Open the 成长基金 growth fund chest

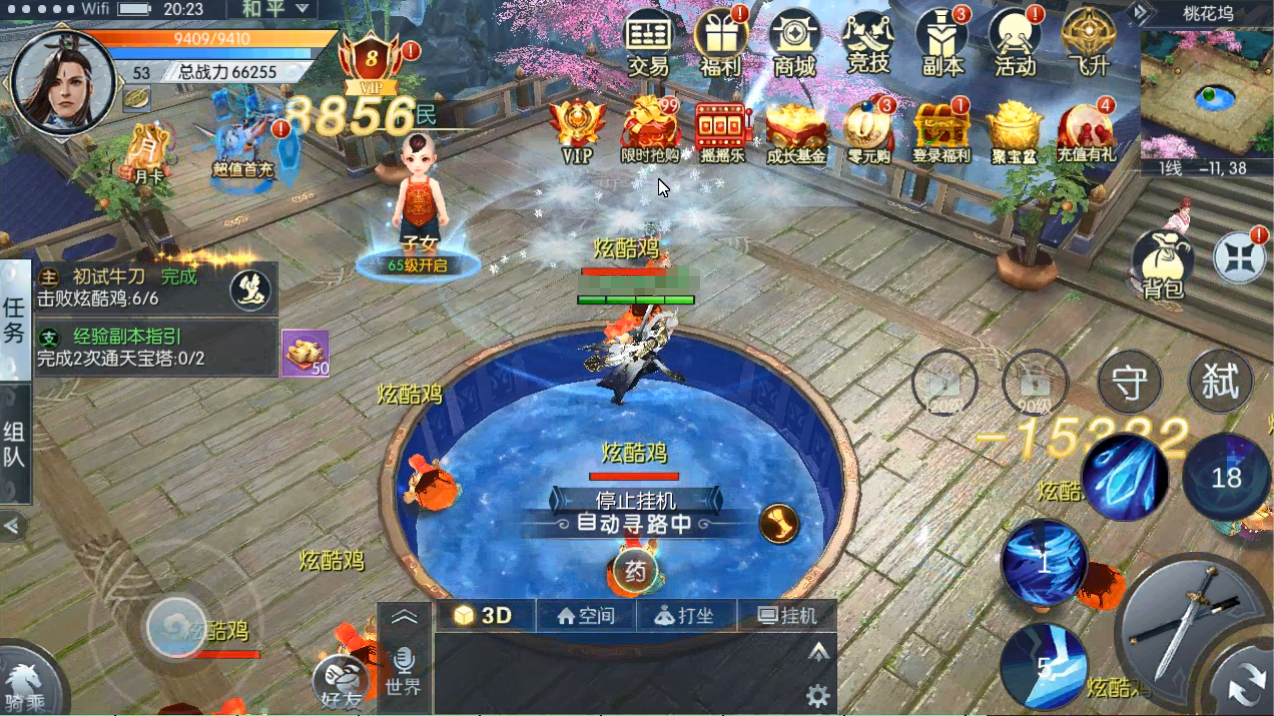(x=796, y=130)
